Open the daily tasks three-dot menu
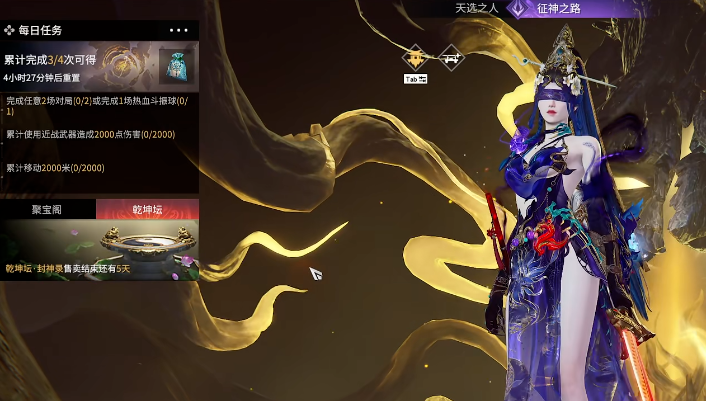Viewport: 706px width, 401px height. pos(179,31)
